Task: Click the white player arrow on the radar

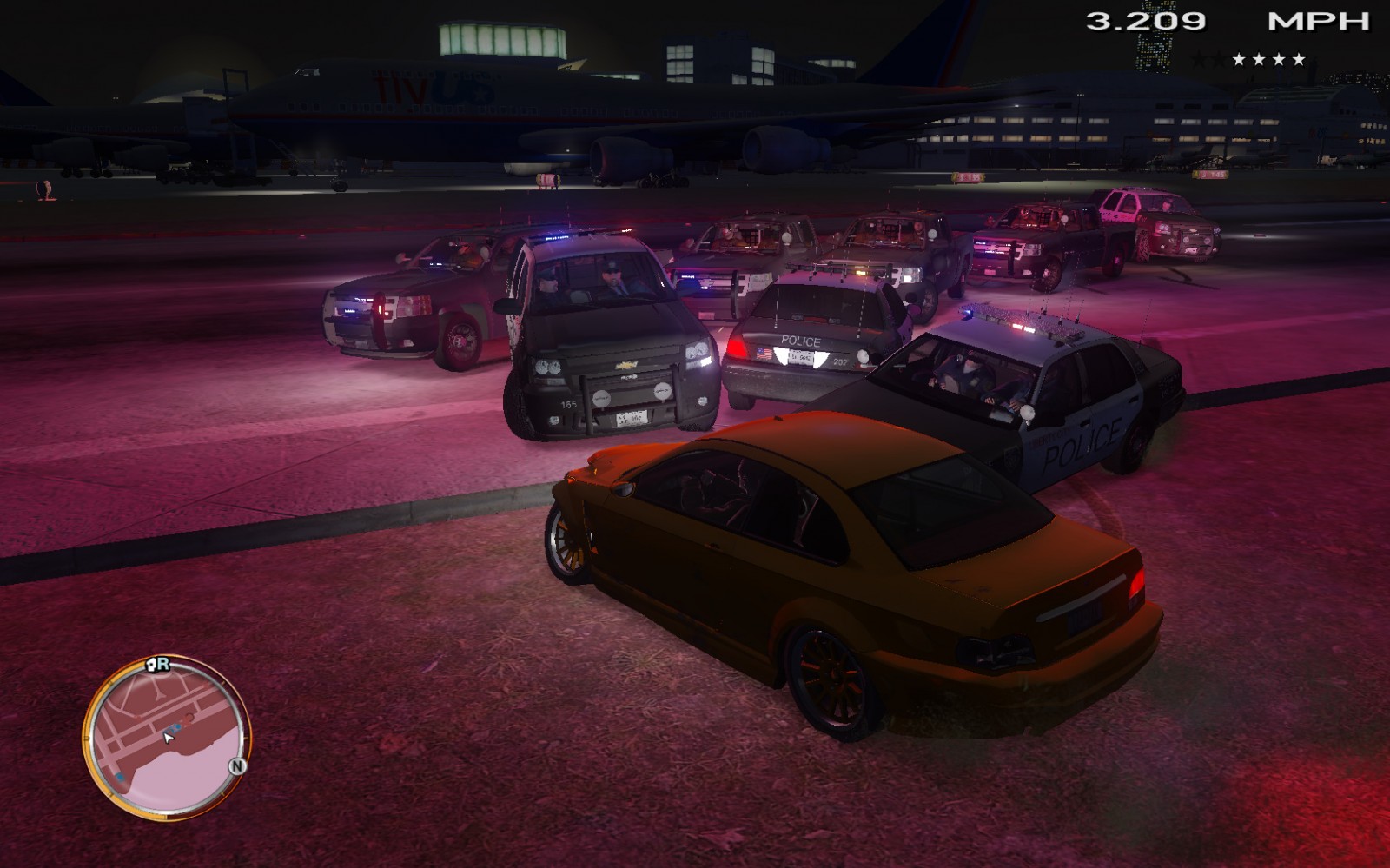Action: 169,738
